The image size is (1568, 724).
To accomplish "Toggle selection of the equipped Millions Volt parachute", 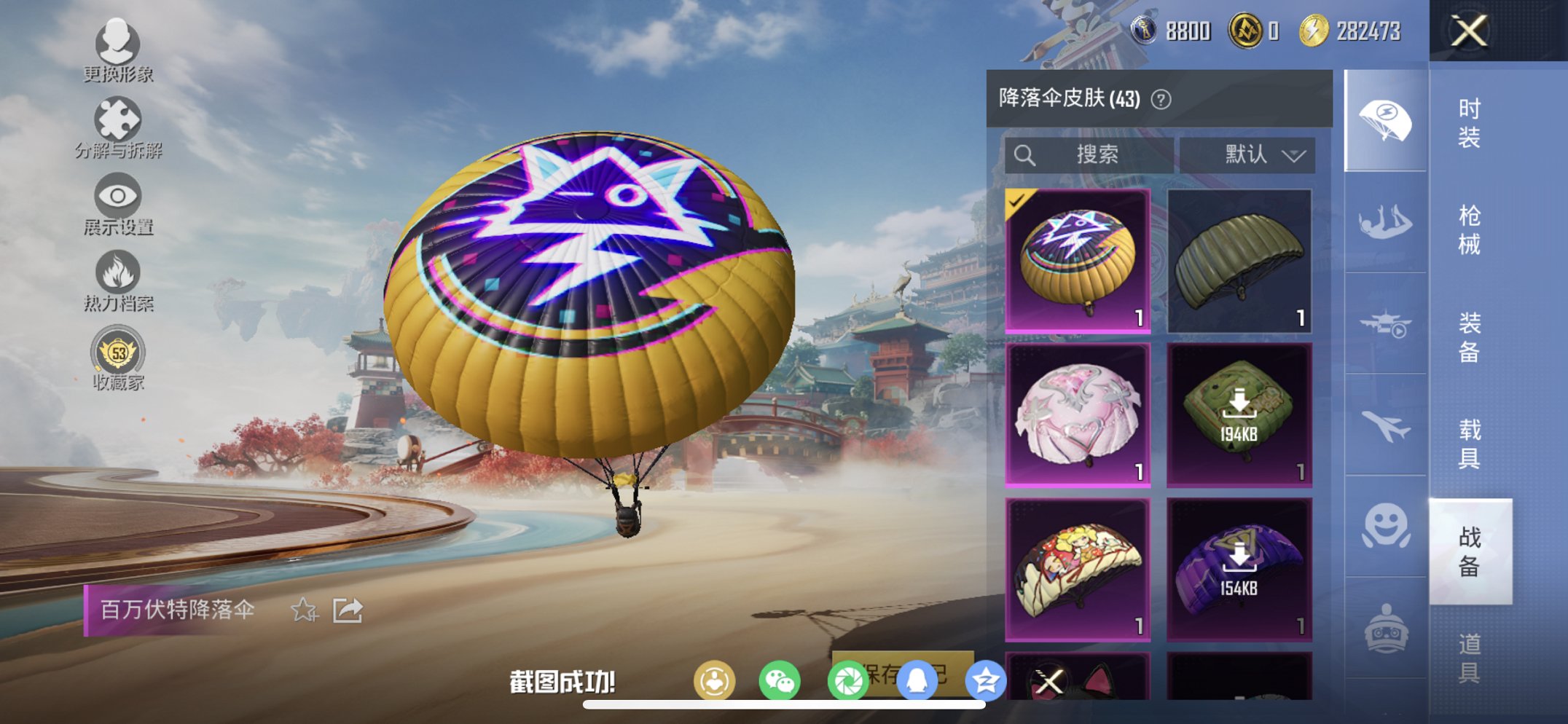I will (x=1078, y=259).
